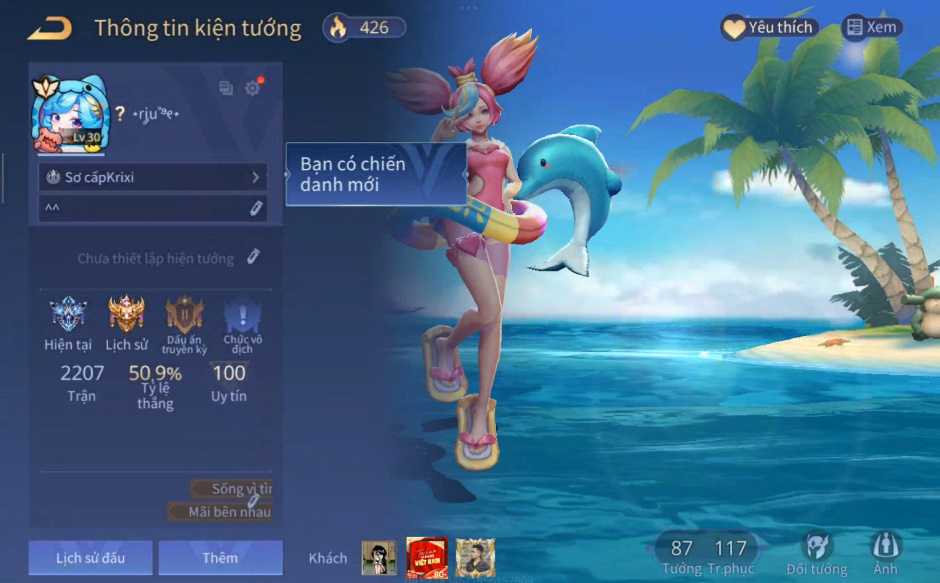Select the first visitor avatar
Screen dimensions: 940x583
[379, 558]
